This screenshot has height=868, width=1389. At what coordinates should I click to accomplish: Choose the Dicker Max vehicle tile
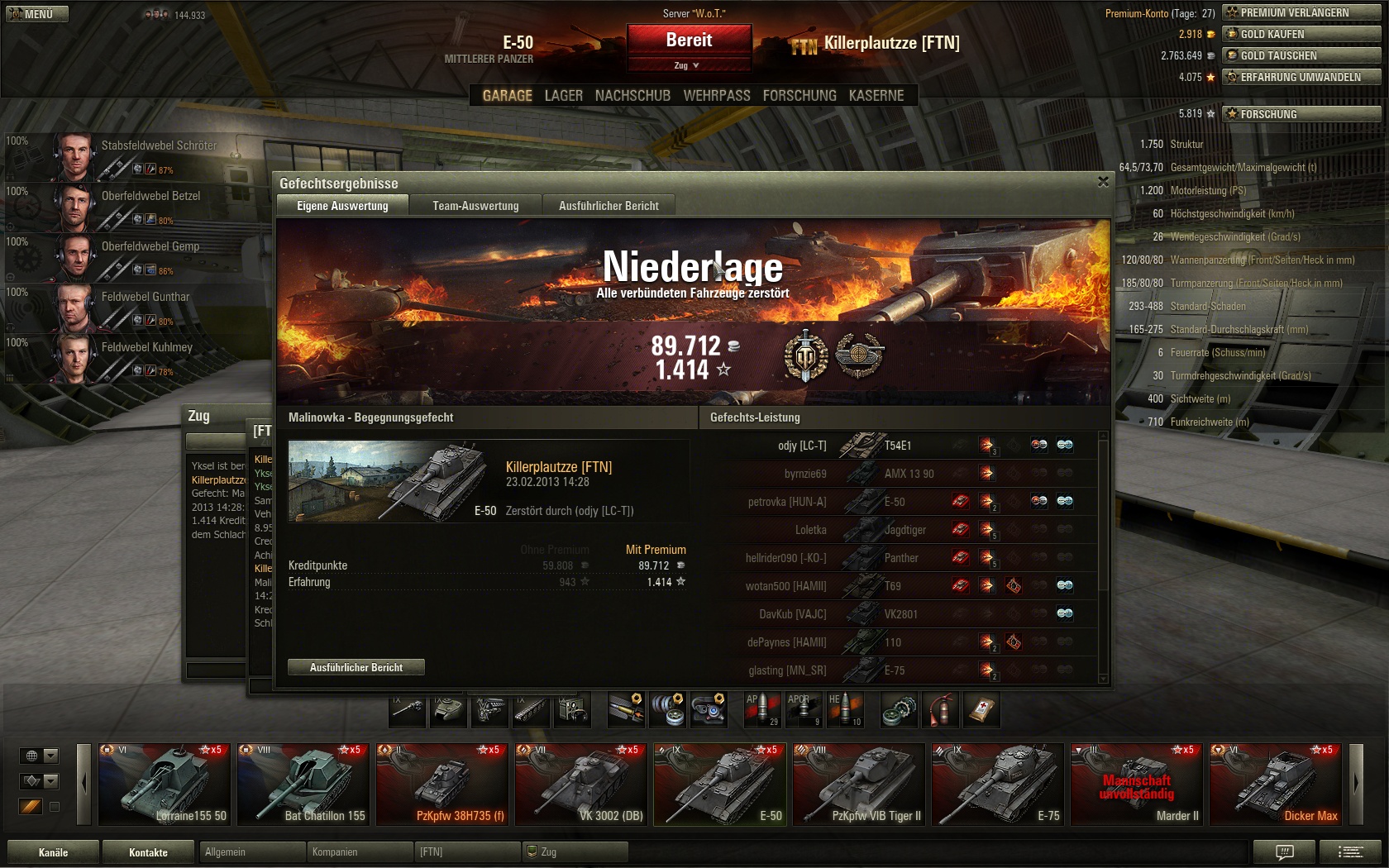(1275, 784)
